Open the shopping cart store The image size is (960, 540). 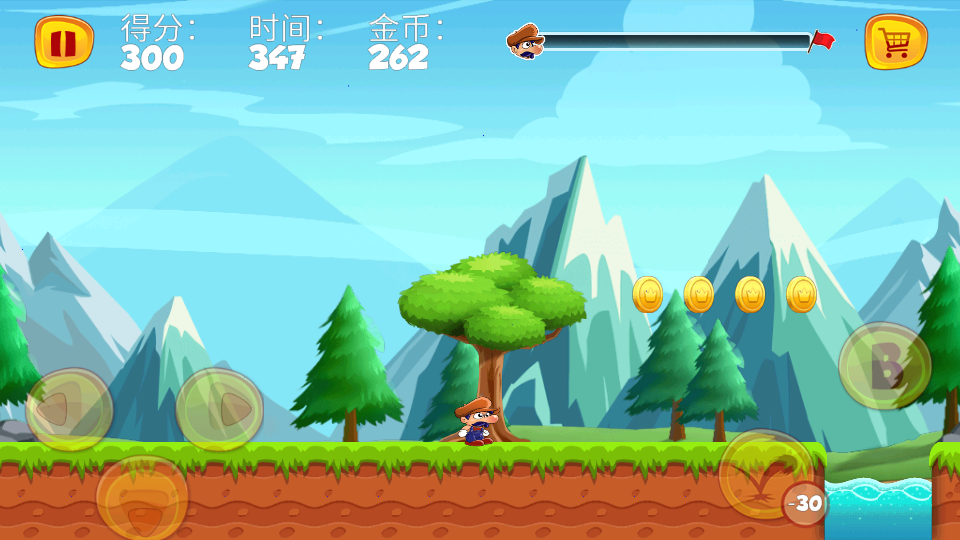895,42
